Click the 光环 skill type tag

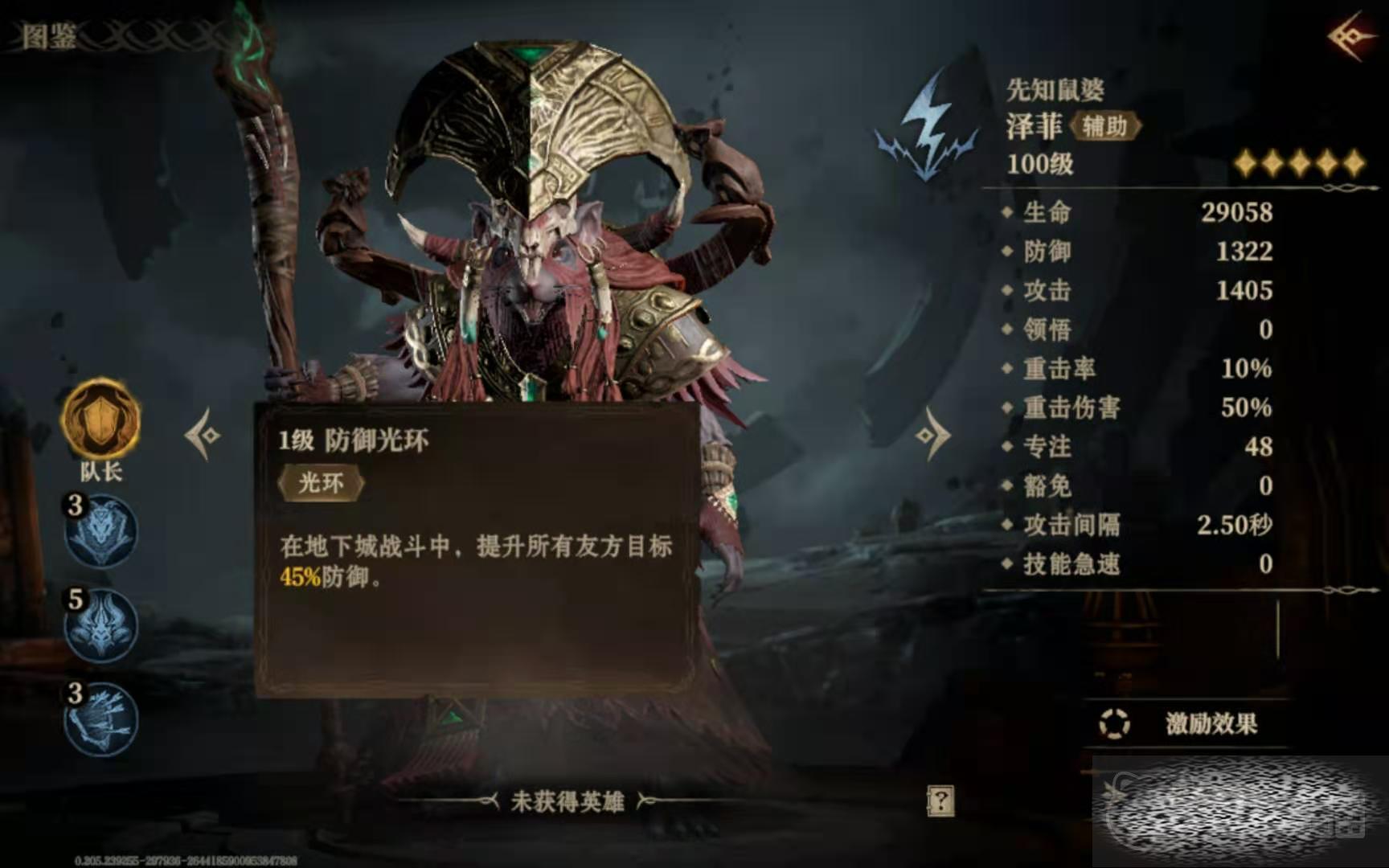click(321, 483)
